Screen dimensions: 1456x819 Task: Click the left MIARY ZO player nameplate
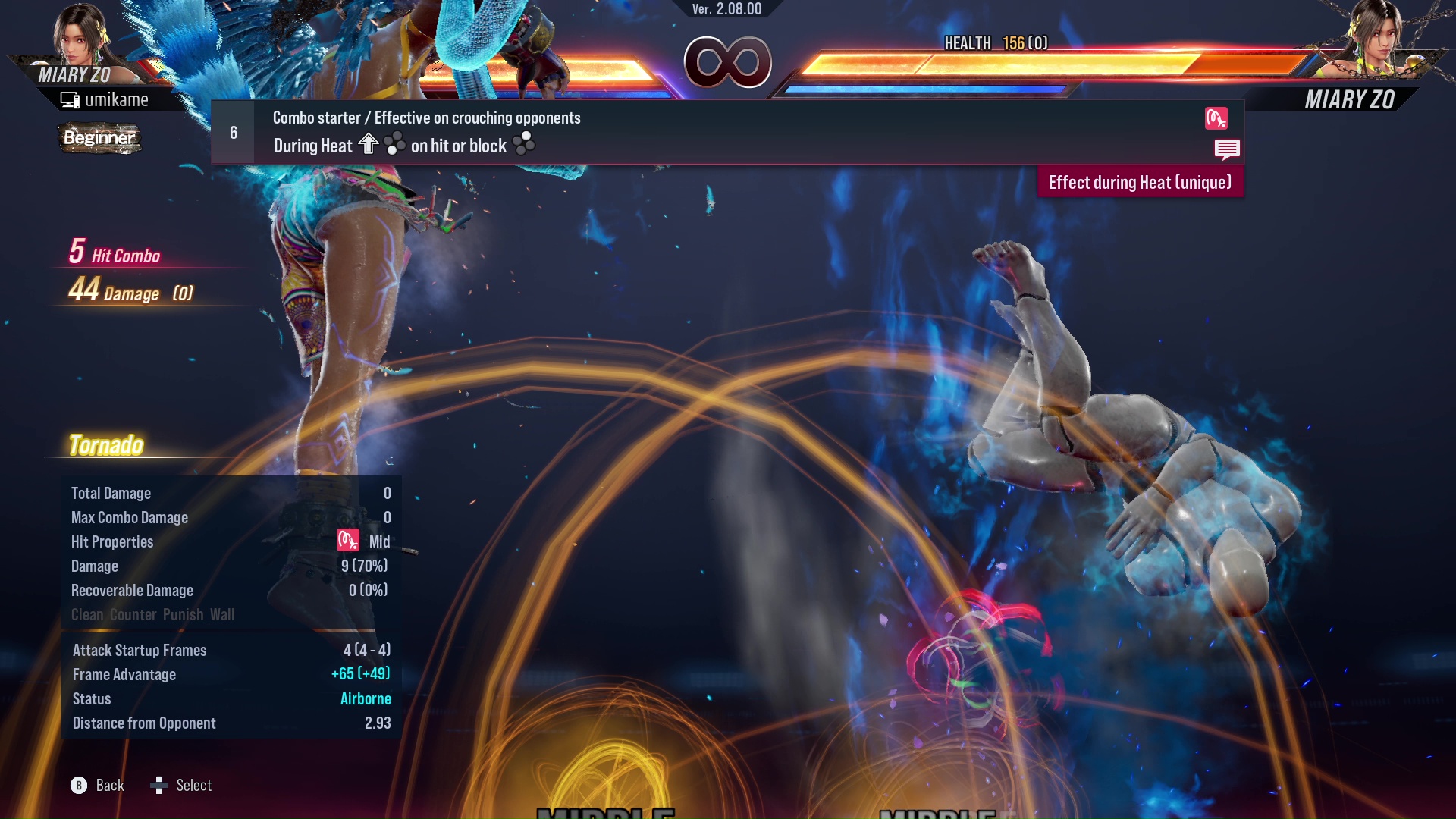pos(76,74)
